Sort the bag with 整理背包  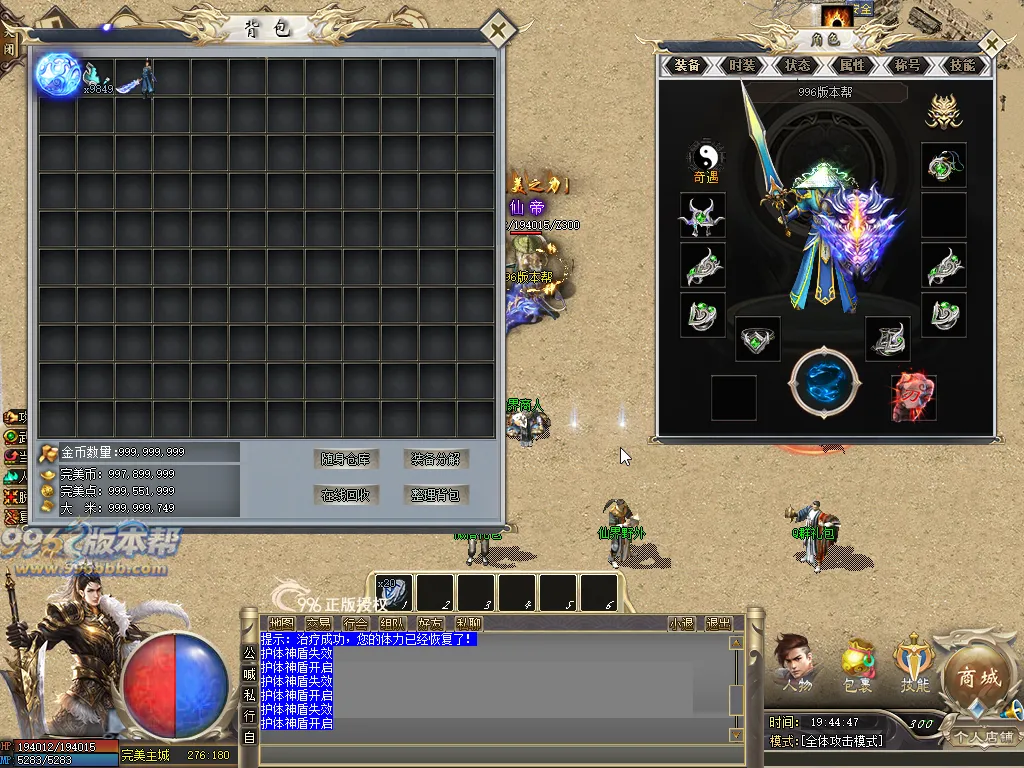pyautogui.click(x=437, y=495)
